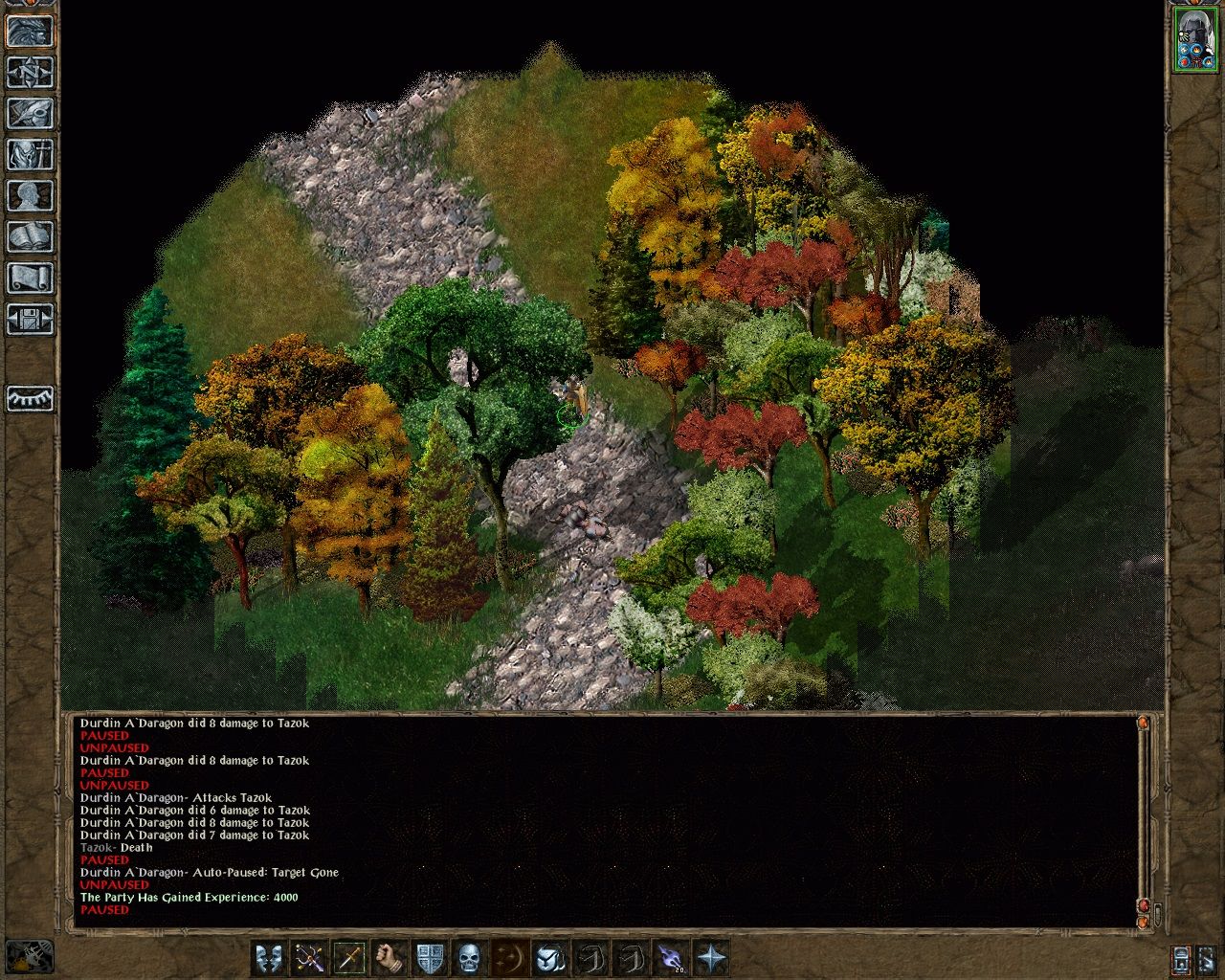
Task: Use the quick item with count 20
Action: click(x=670, y=957)
